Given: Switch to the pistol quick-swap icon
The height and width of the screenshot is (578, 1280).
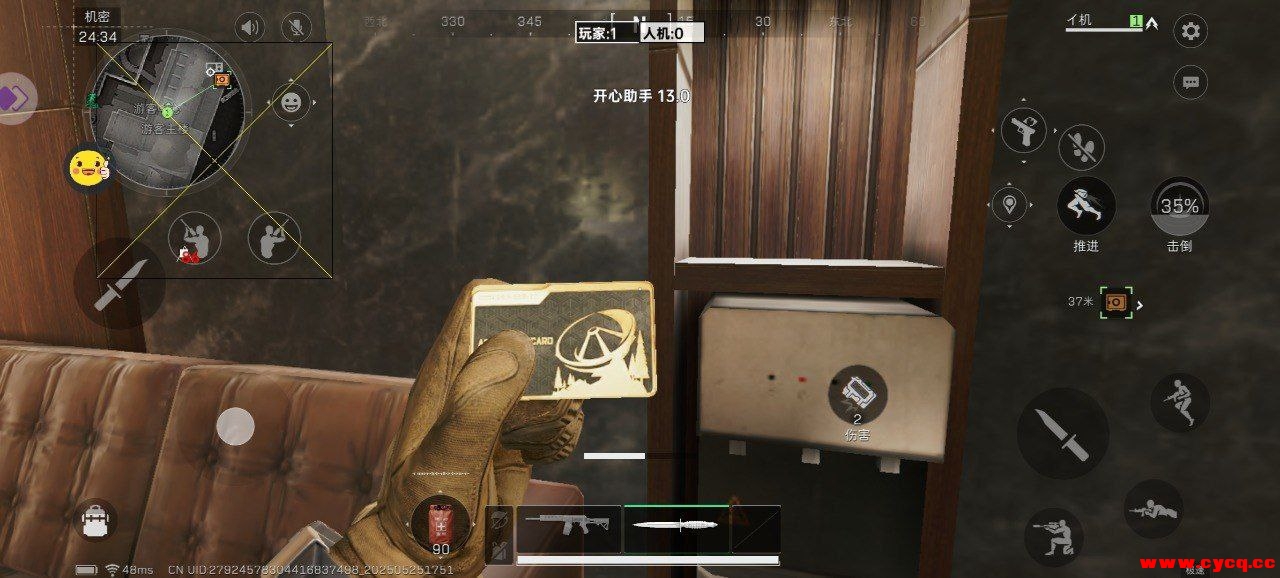Looking at the screenshot, I should point(1024,130).
